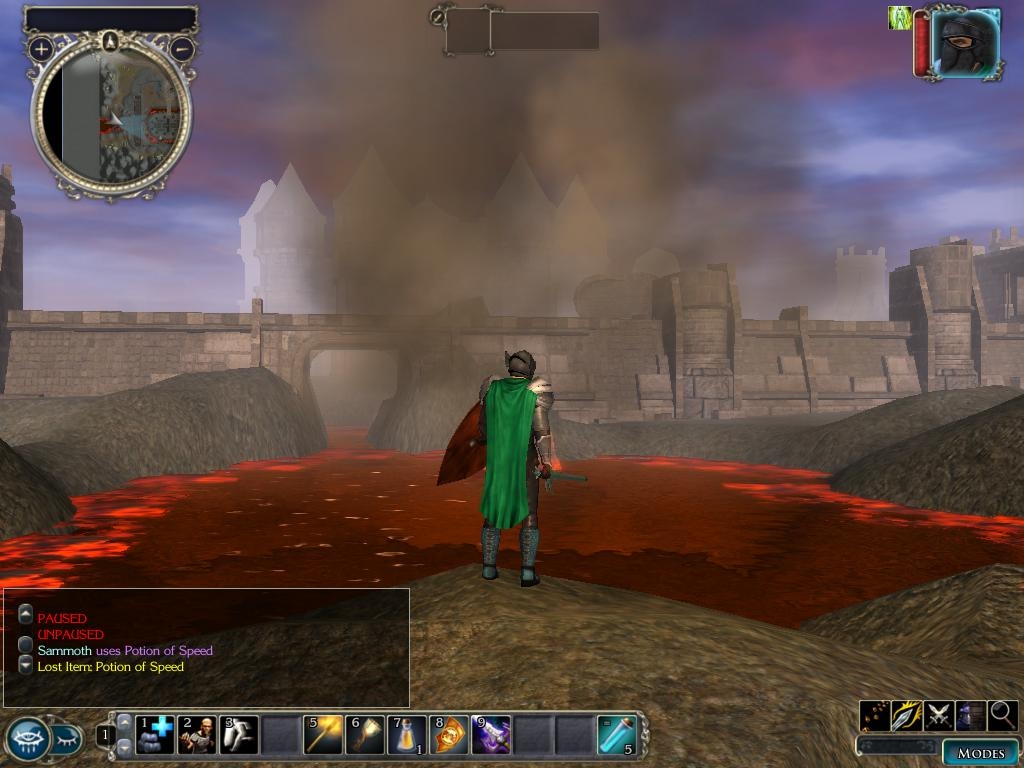The image size is (1024, 768).
Task: Activate the purple sword ability in slot 9
Action: pyautogui.click(x=491, y=735)
